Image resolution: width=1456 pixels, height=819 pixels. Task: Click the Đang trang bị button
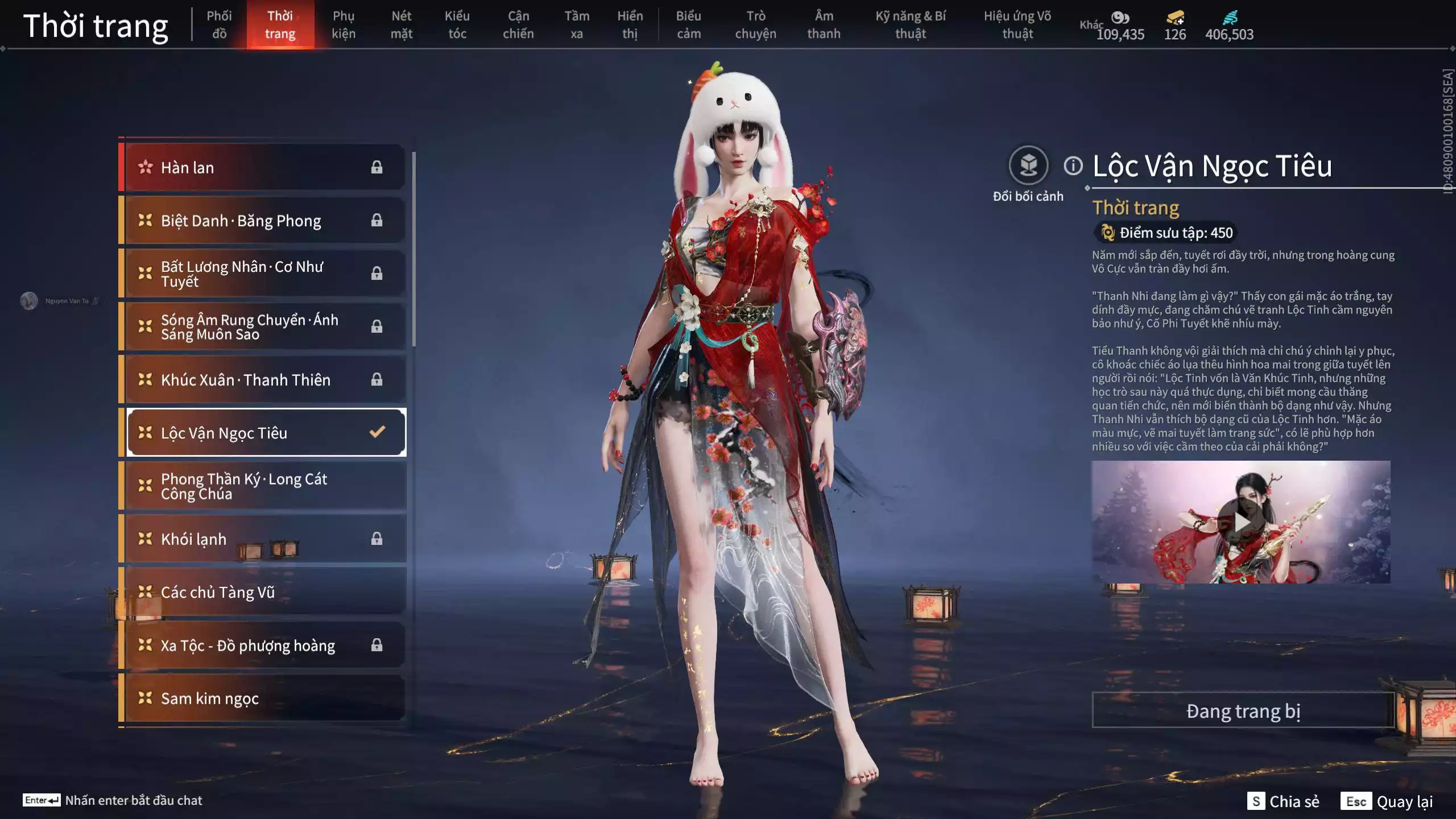(x=1243, y=711)
